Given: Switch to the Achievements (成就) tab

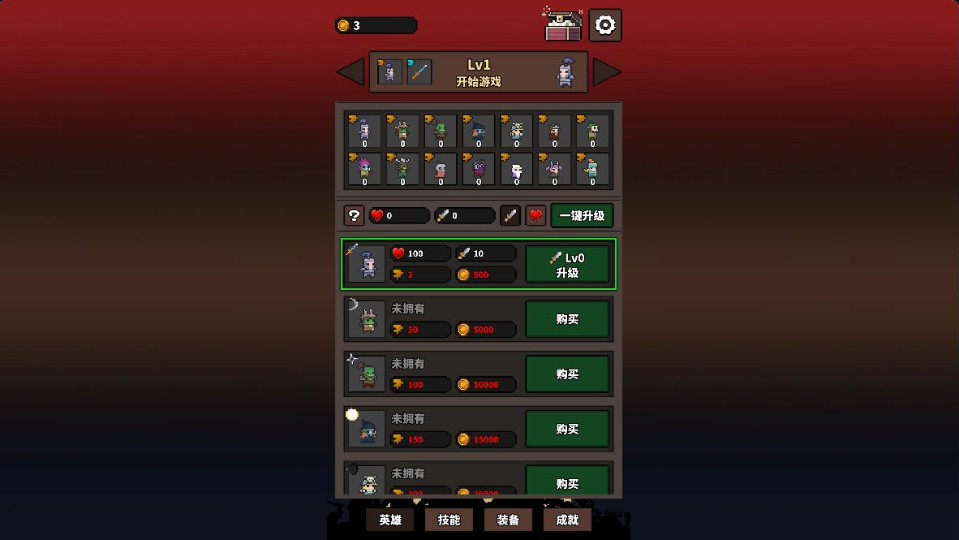Looking at the screenshot, I should point(567,520).
